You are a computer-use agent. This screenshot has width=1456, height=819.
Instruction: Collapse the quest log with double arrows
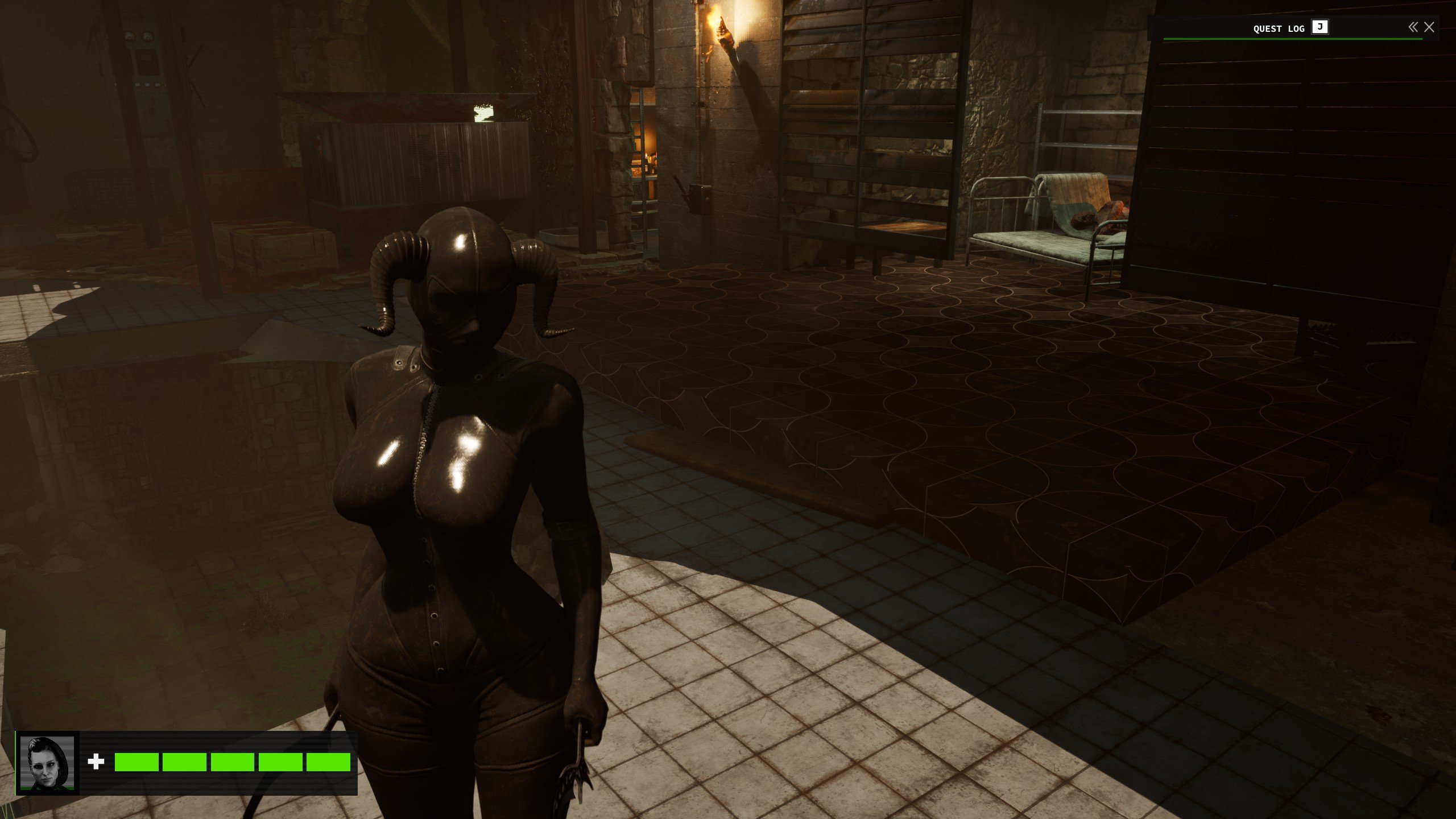click(1413, 27)
